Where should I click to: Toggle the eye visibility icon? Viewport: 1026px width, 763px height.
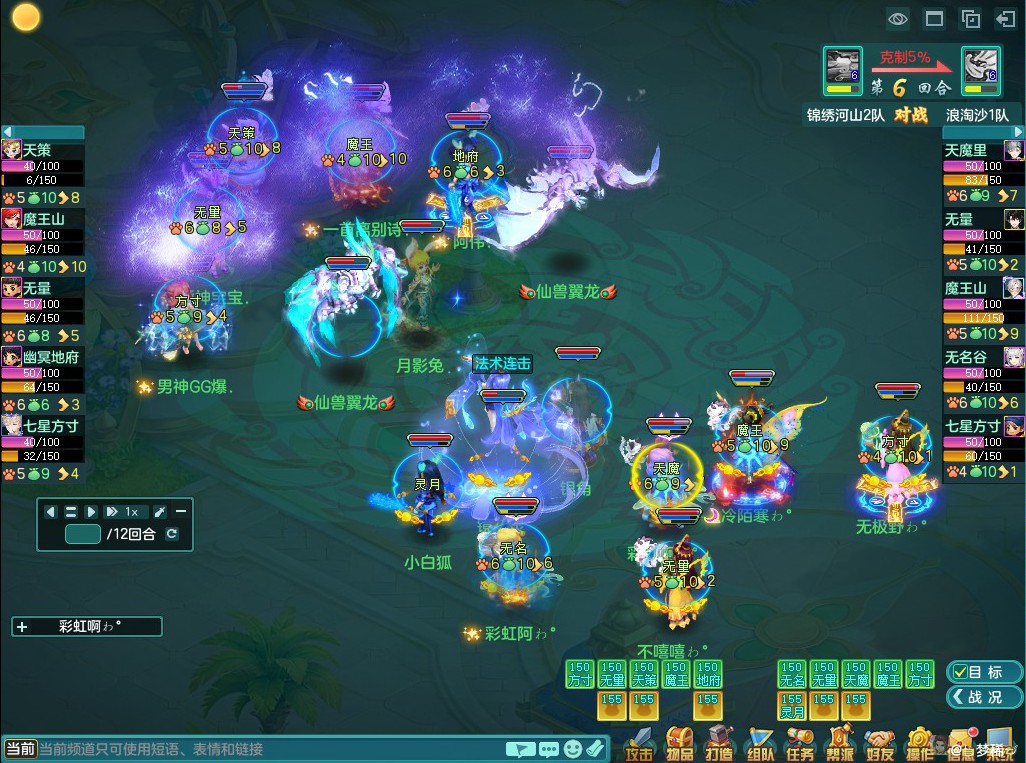coord(897,18)
